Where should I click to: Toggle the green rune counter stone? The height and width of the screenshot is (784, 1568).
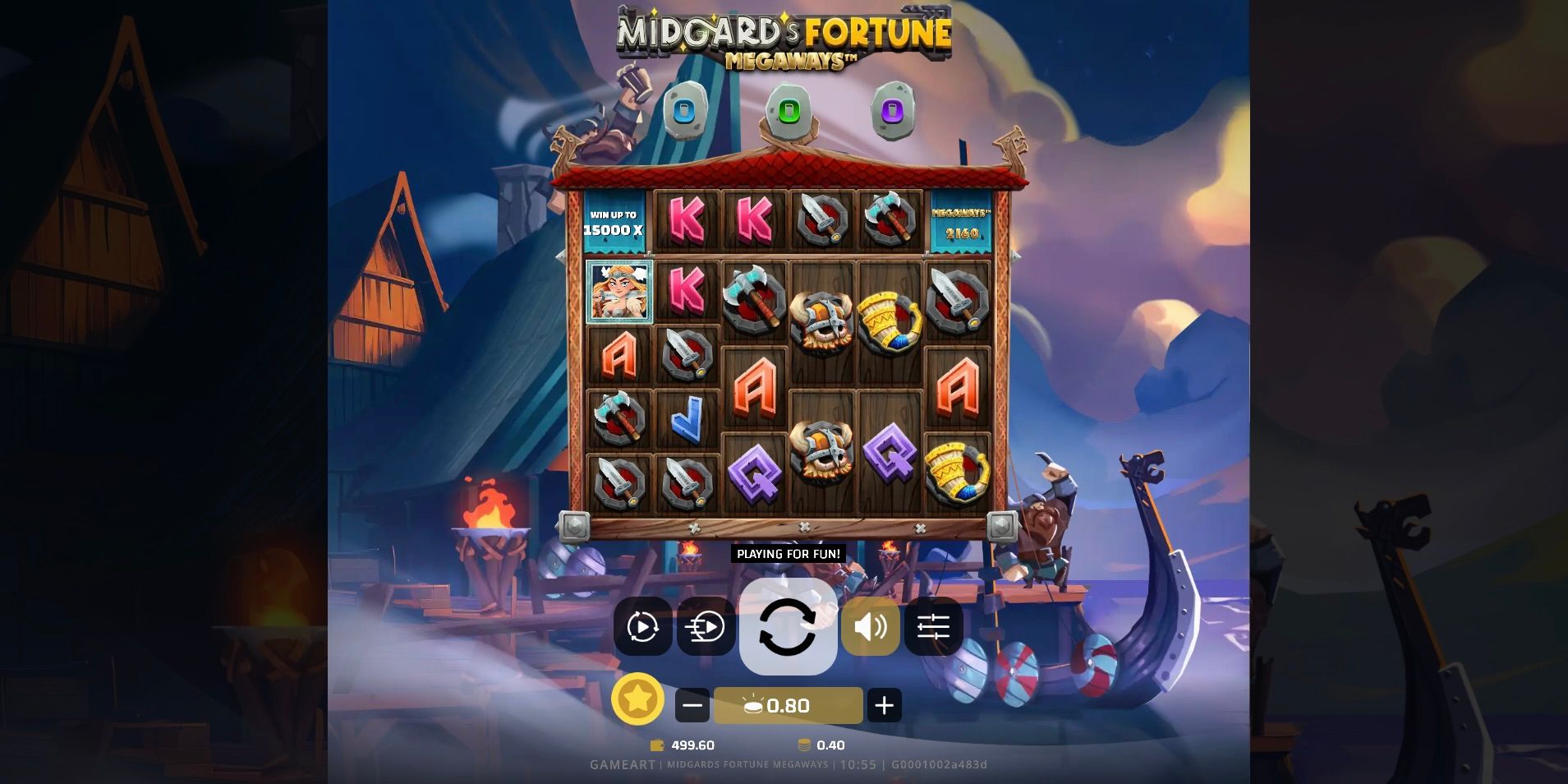point(789,108)
